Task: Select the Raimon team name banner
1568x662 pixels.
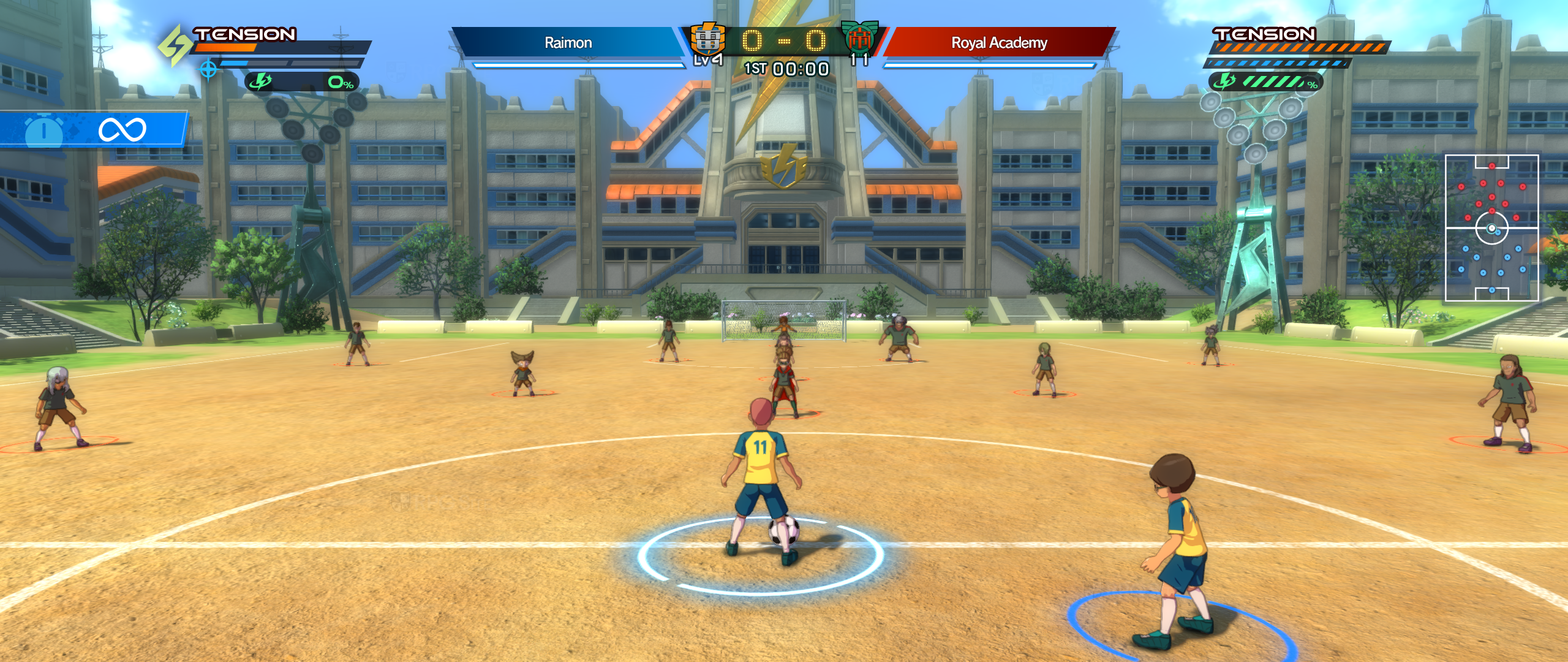Action: pyautogui.click(x=568, y=42)
